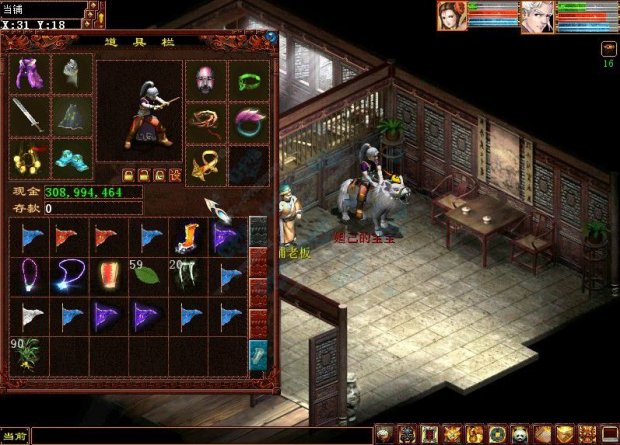Click the gold bead necklace slot
Viewport: 620px width, 445px height.
[29, 158]
